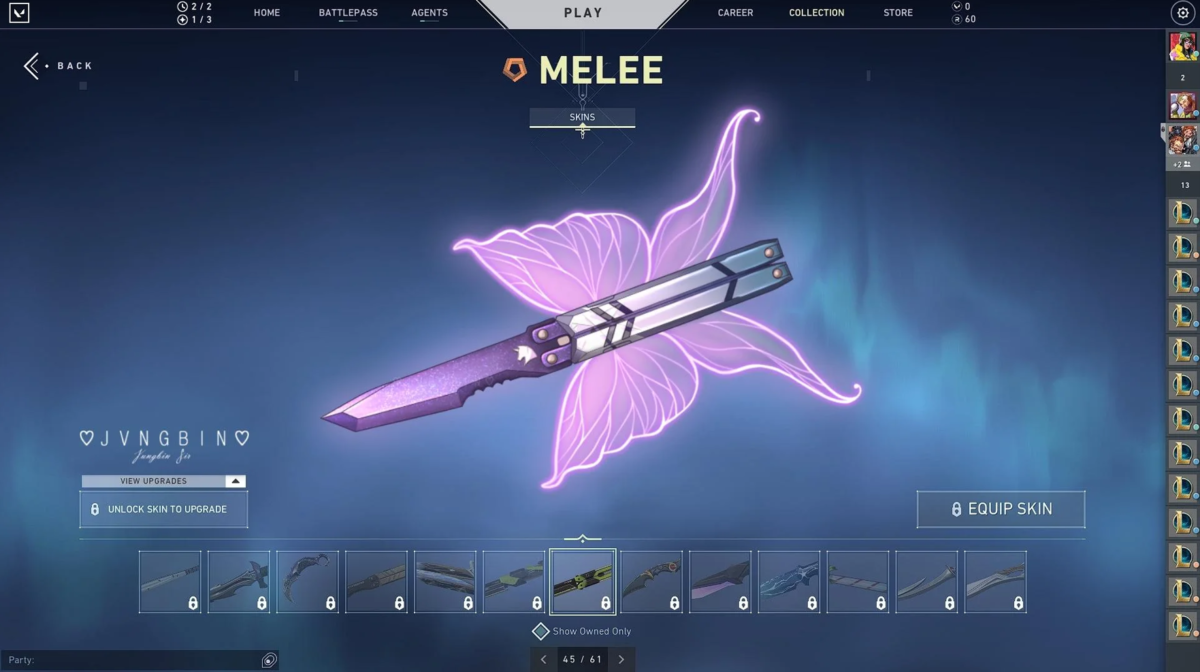Open the Career page
1200x672 pixels.
click(x=735, y=13)
